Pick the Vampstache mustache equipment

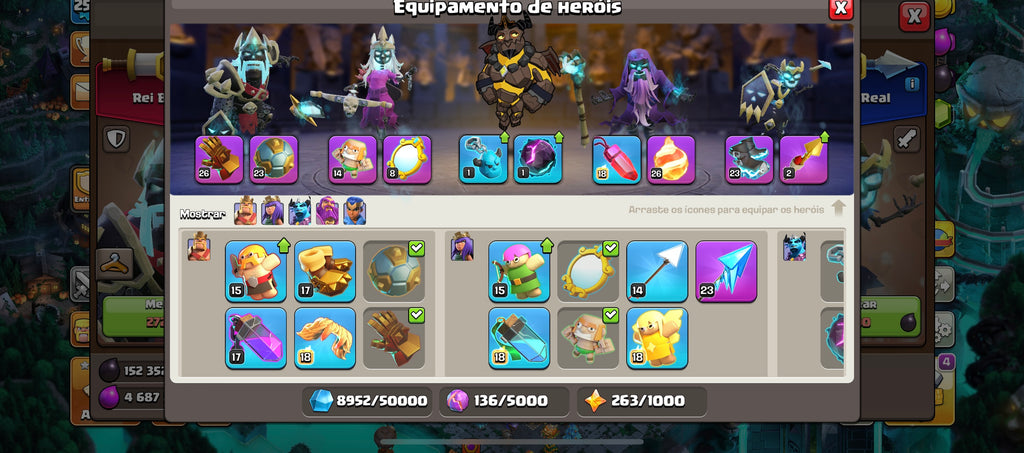[325, 338]
